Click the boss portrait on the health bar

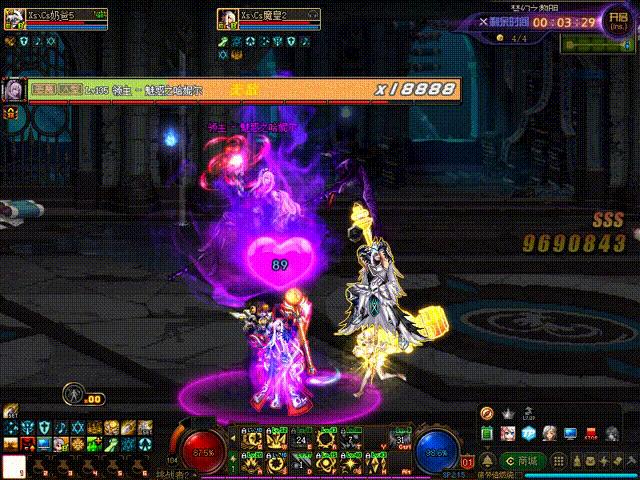(x=15, y=89)
